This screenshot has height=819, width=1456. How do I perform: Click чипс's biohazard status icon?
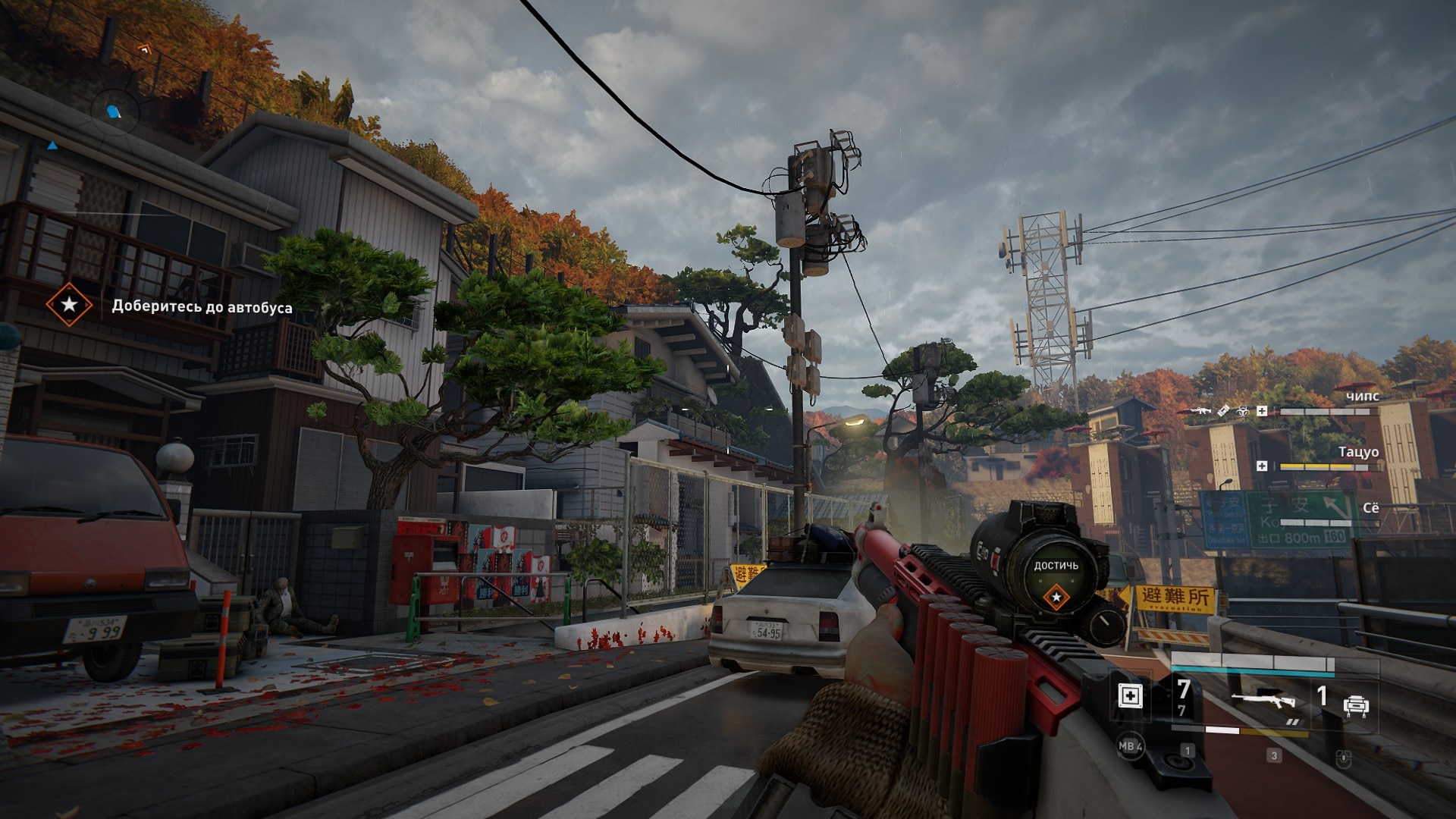click(1242, 411)
